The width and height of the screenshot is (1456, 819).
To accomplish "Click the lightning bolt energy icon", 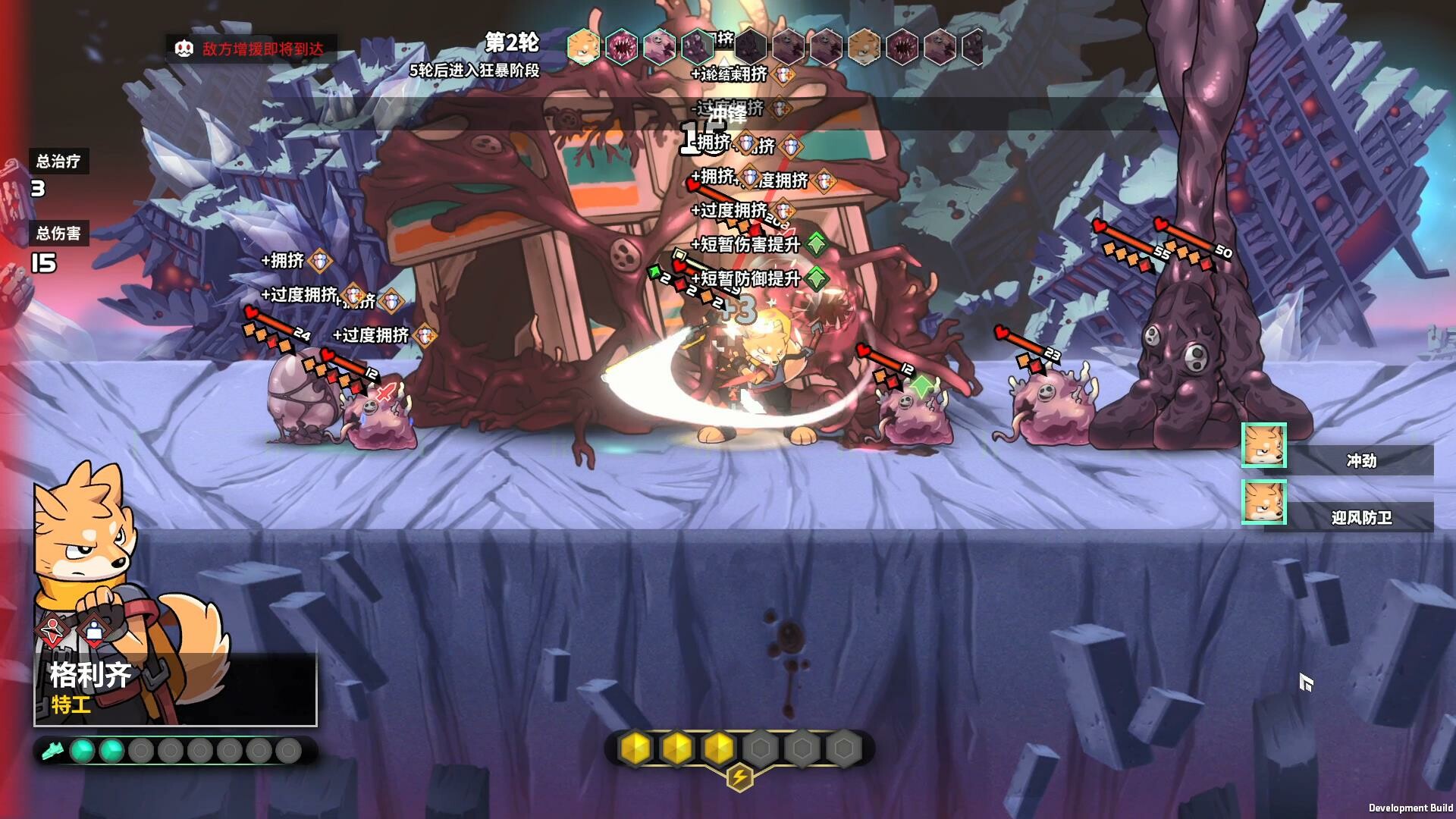I will coord(739,777).
